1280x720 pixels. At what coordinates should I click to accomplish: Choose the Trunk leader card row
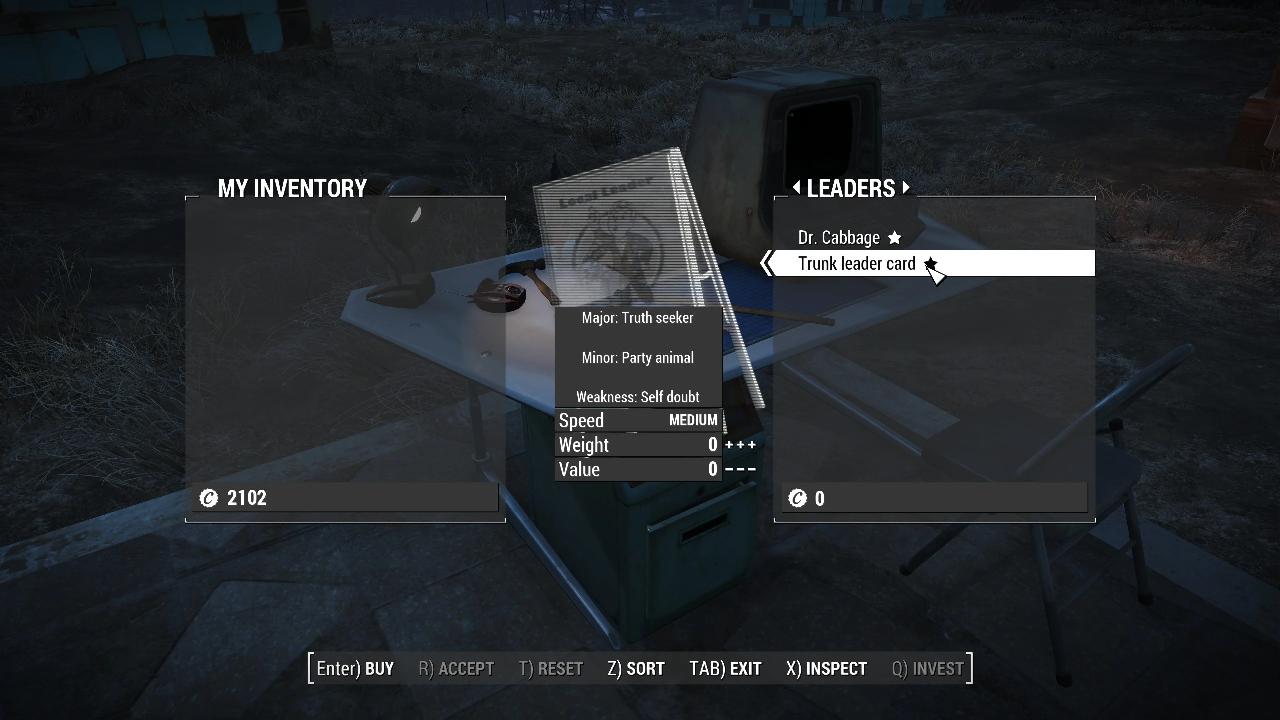[857, 264]
